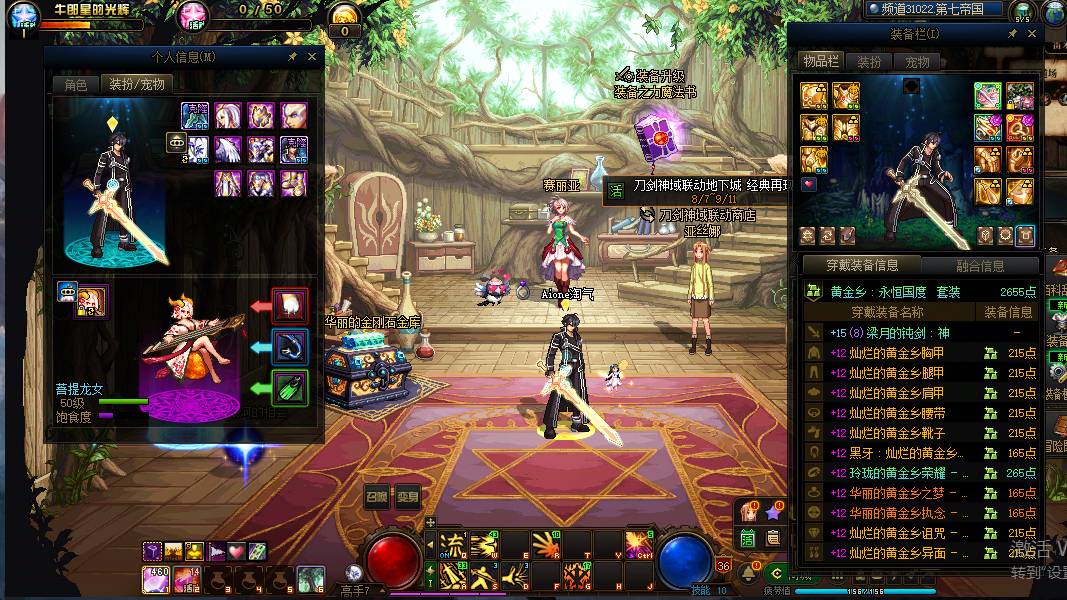Open the 活 activity calendar icon
The image size is (1067, 600).
point(747,538)
